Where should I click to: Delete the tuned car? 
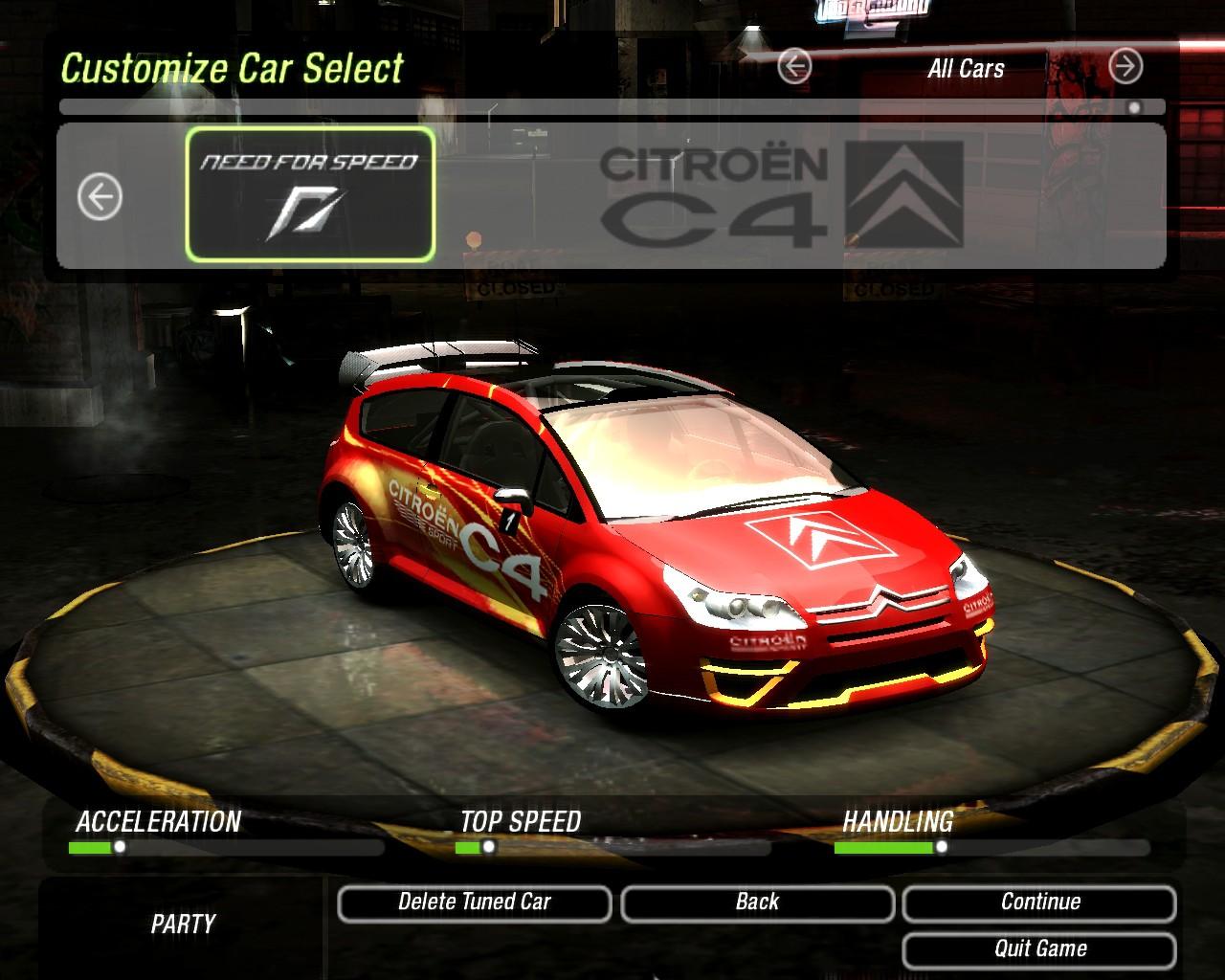coord(475,902)
